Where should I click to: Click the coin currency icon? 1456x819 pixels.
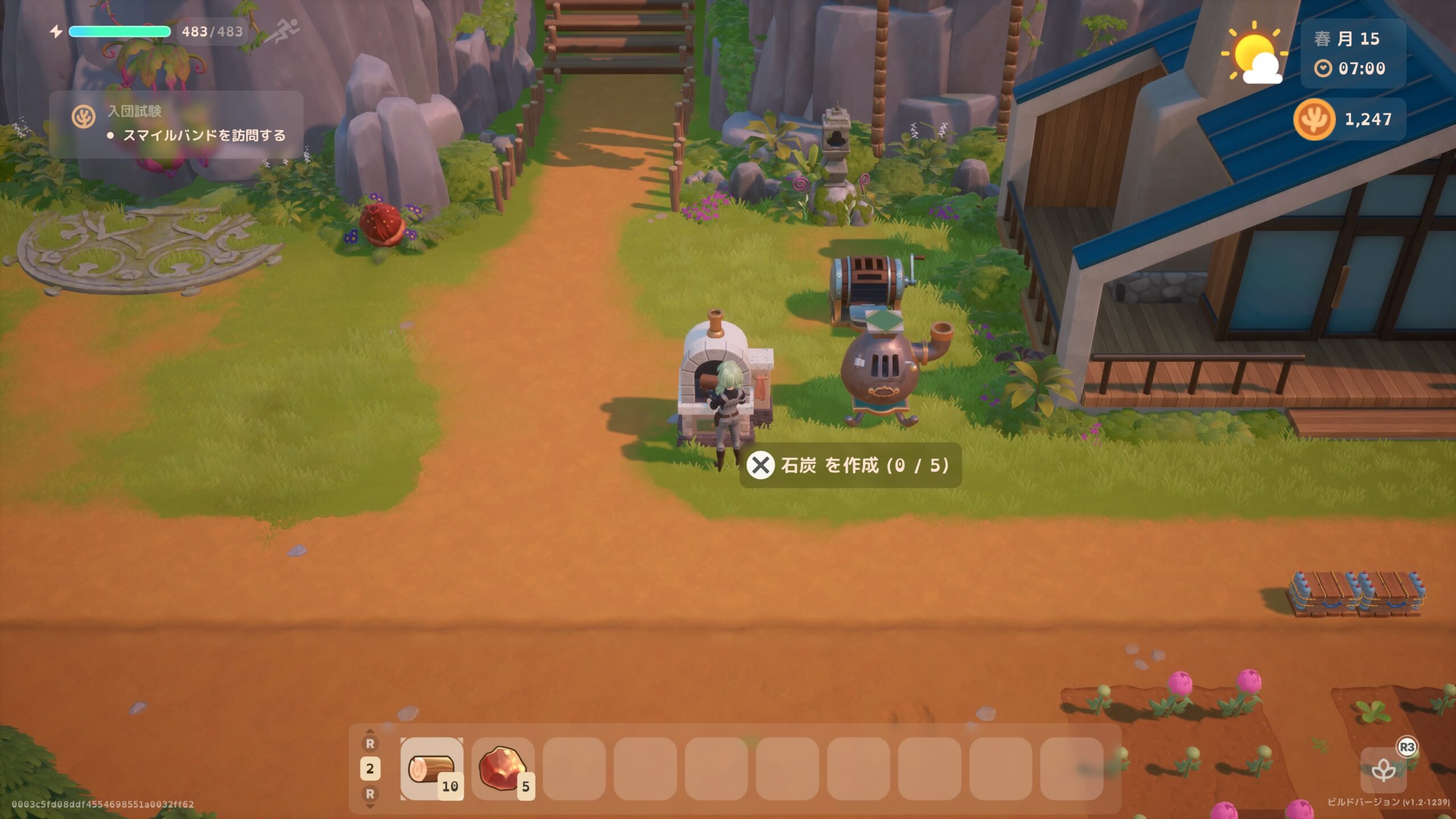[x=1314, y=119]
